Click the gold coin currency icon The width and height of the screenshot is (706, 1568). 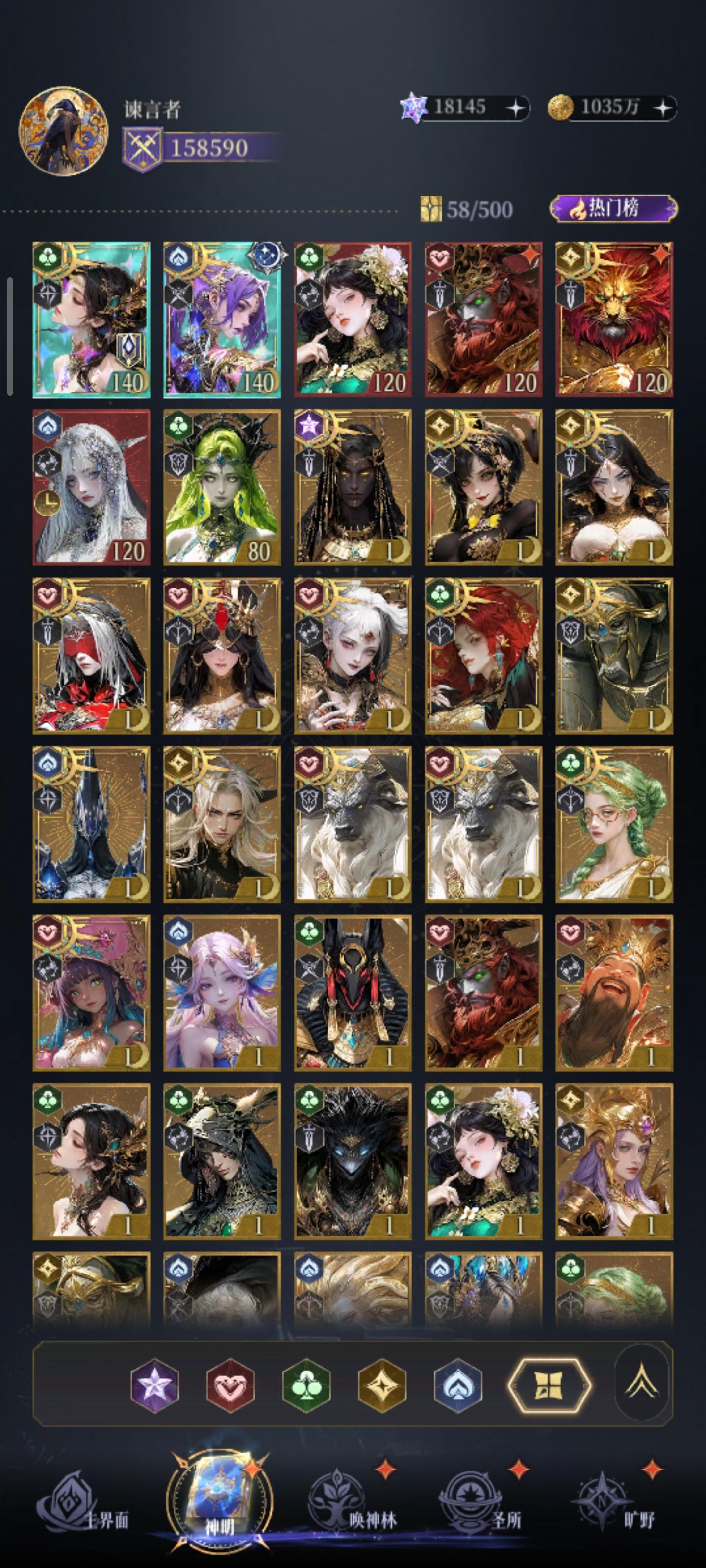coord(562,108)
